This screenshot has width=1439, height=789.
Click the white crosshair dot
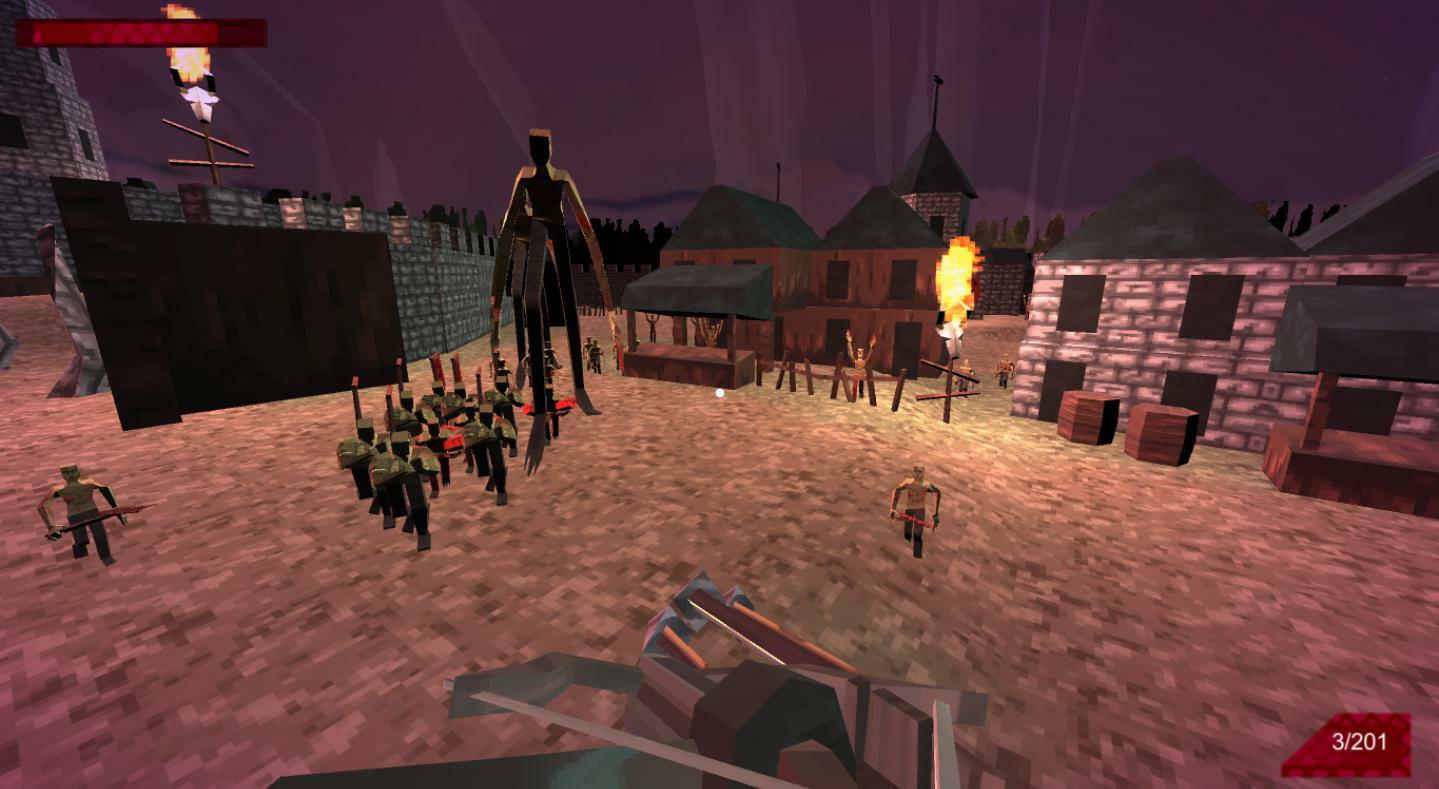click(x=718, y=390)
